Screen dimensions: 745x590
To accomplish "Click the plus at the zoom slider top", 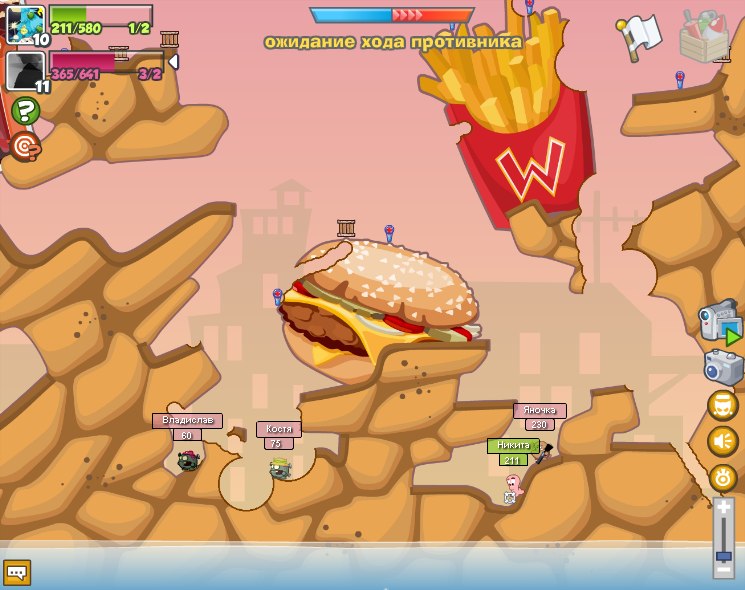I will (x=723, y=508).
